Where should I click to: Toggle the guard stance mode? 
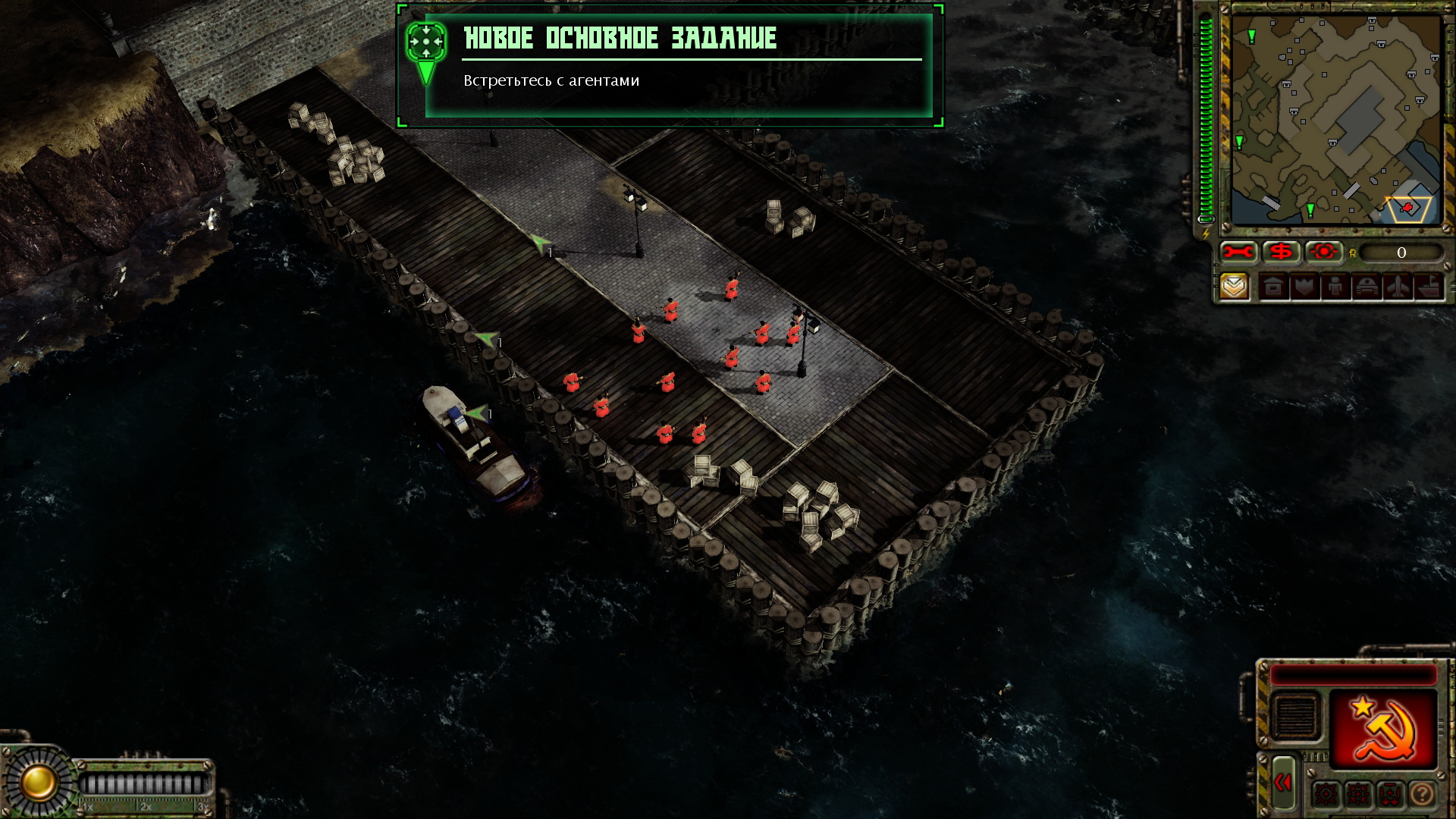coord(1389,794)
